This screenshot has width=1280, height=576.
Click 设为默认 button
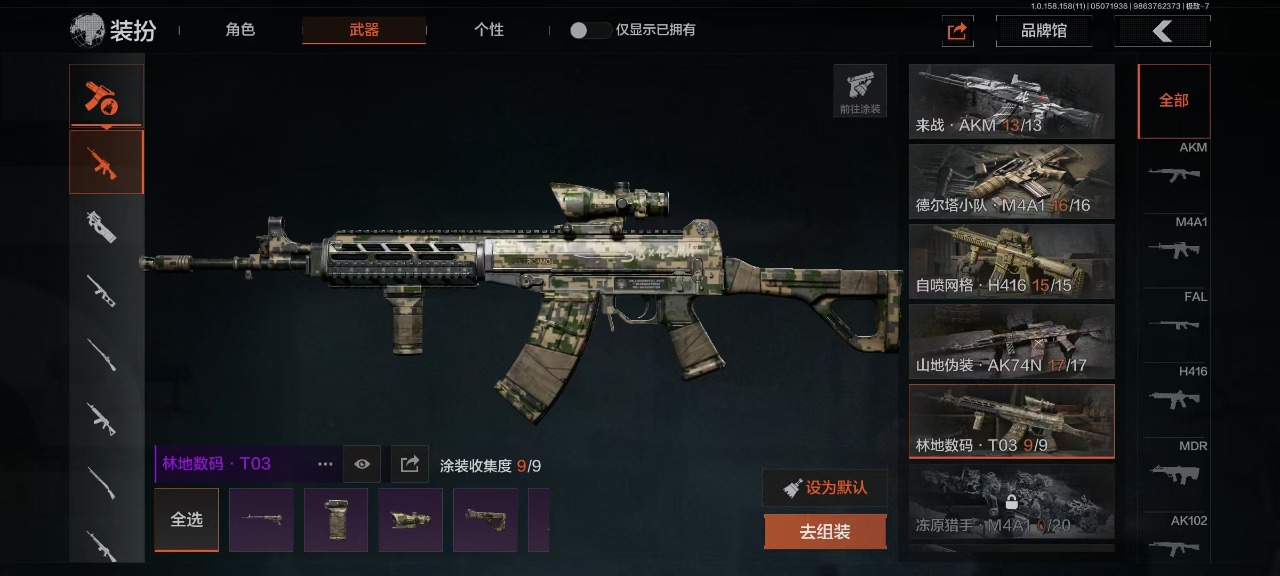[x=825, y=488]
